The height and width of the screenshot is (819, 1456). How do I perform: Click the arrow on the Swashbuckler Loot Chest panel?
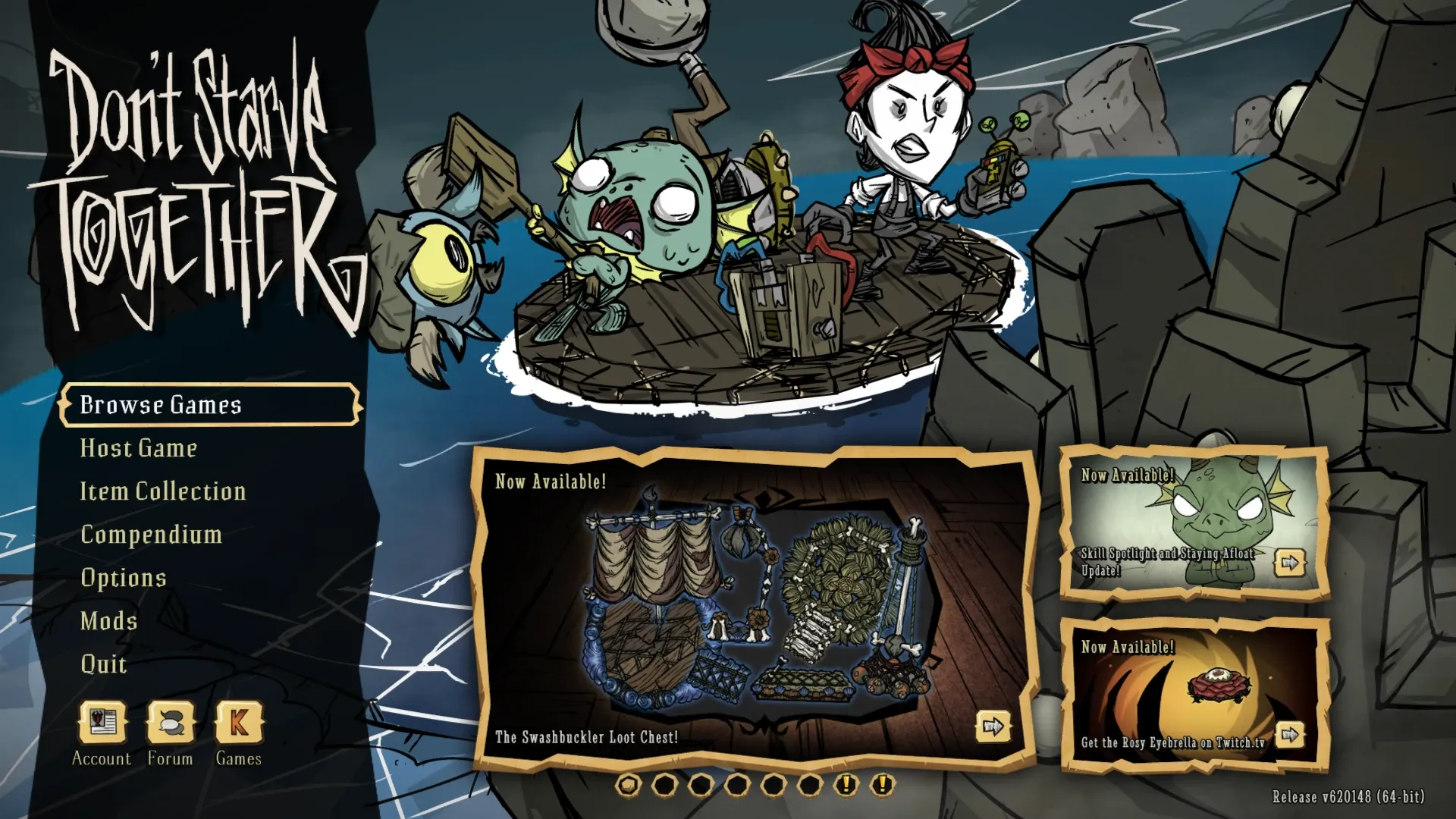[x=992, y=726]
